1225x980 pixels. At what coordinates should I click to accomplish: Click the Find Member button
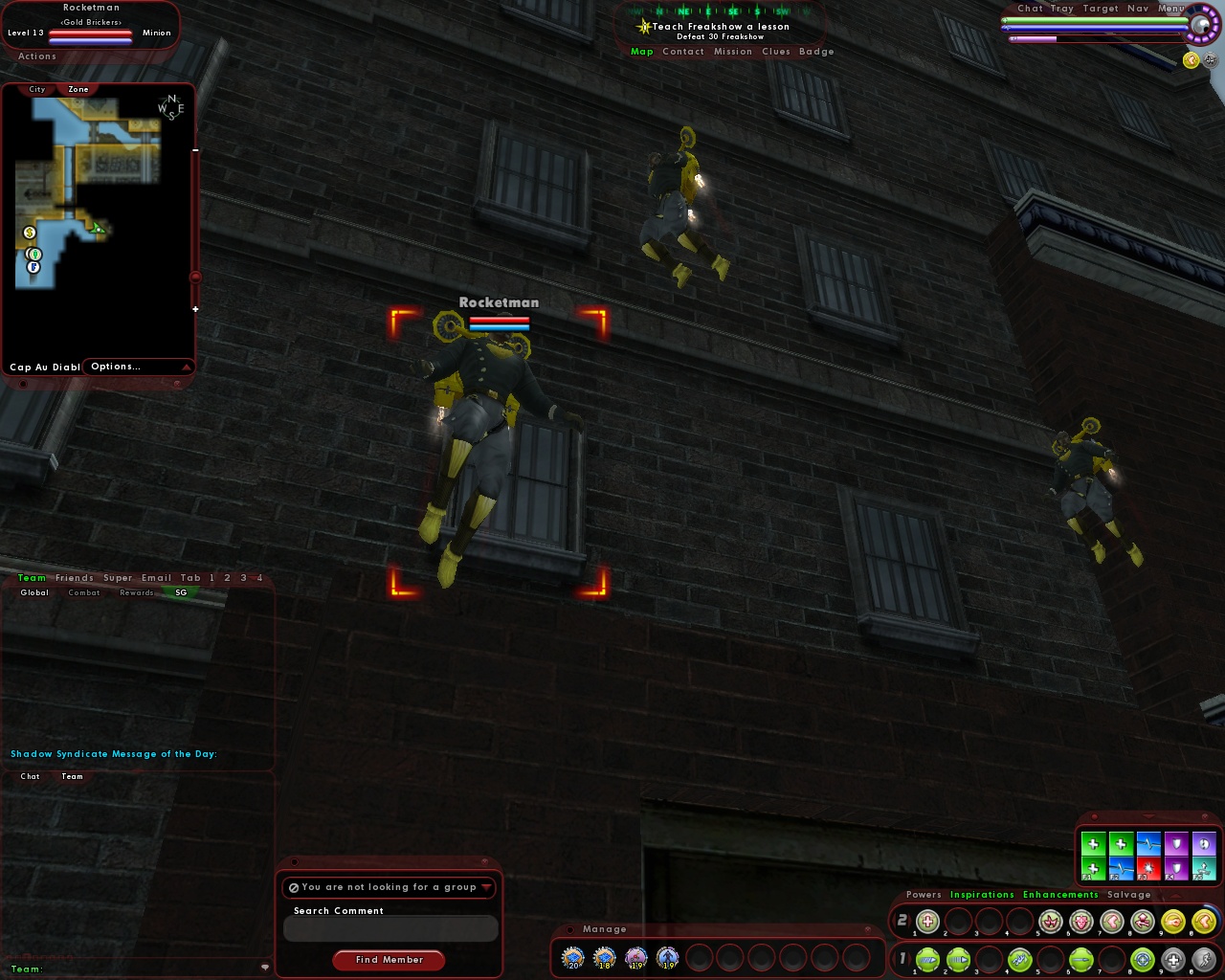[389, 960]
